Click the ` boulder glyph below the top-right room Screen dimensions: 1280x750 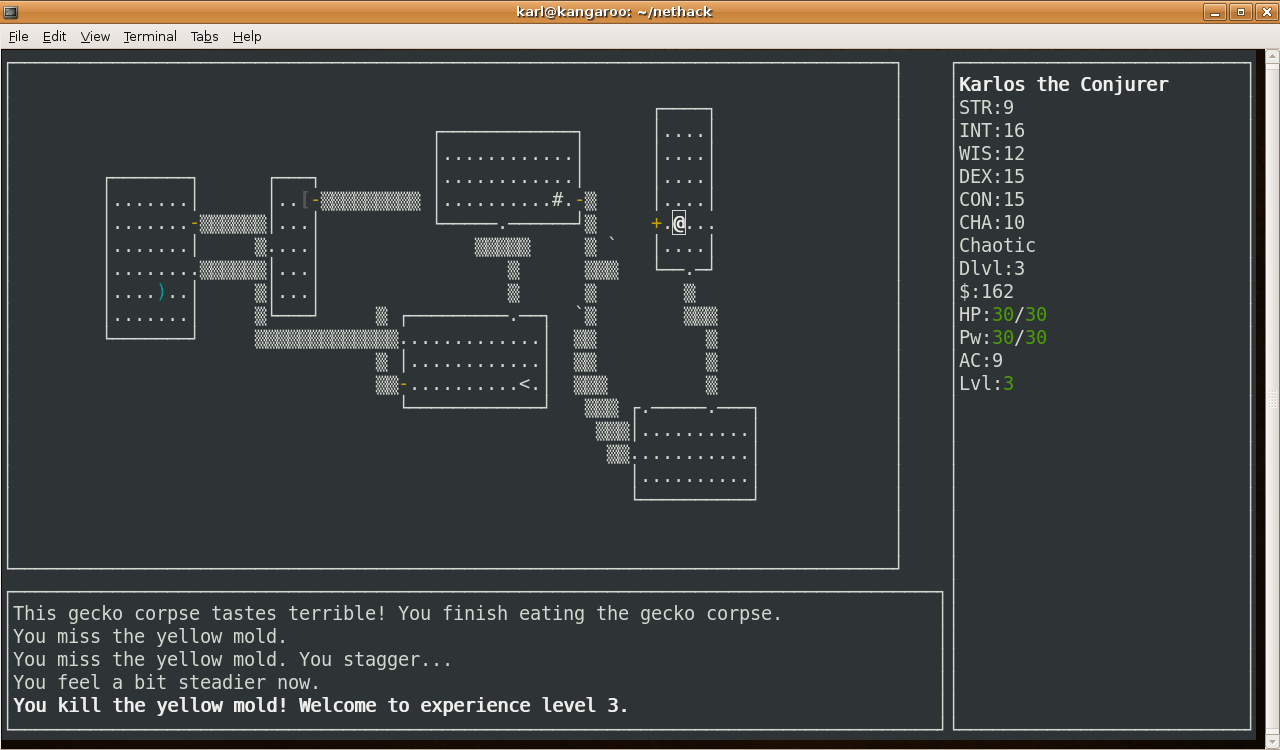coord(612,240)
